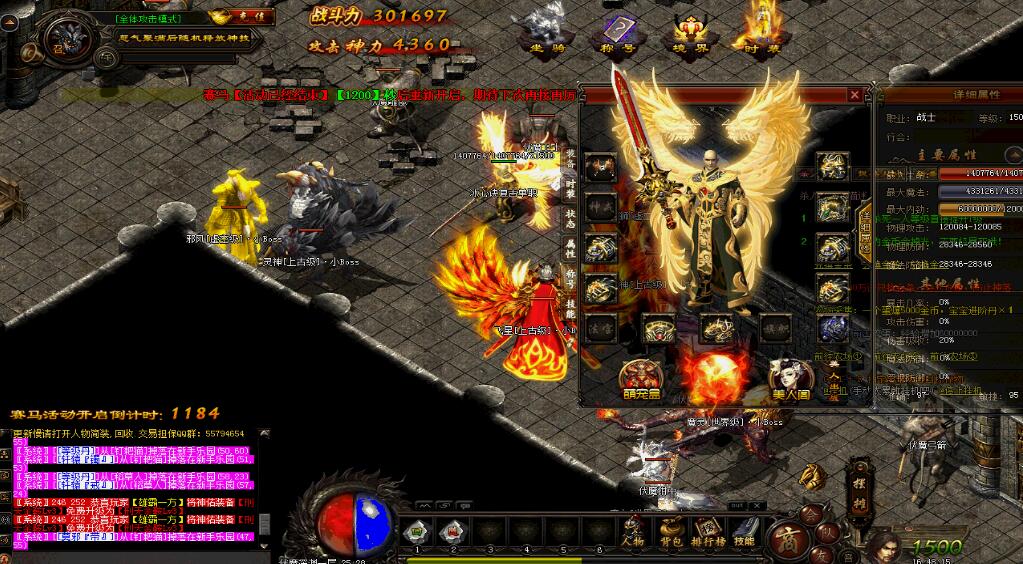Open the 时装 fashion menu at top
The image size is (1023, 564).
pos(757,31)
